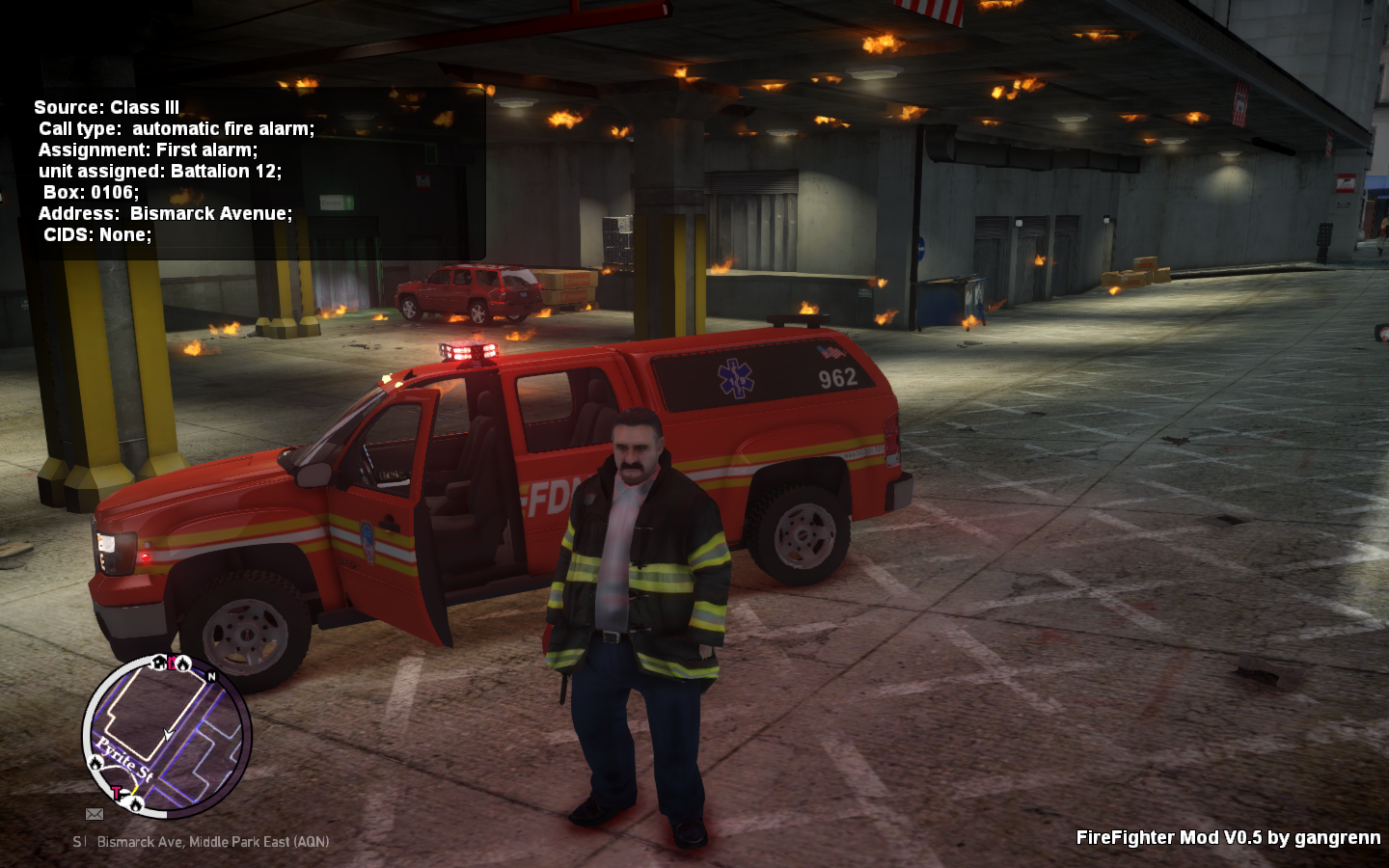Viewport: 1389px width, 868px height.
Task: Select the north 'N' compass marker
Action: (x=212, y=676)
